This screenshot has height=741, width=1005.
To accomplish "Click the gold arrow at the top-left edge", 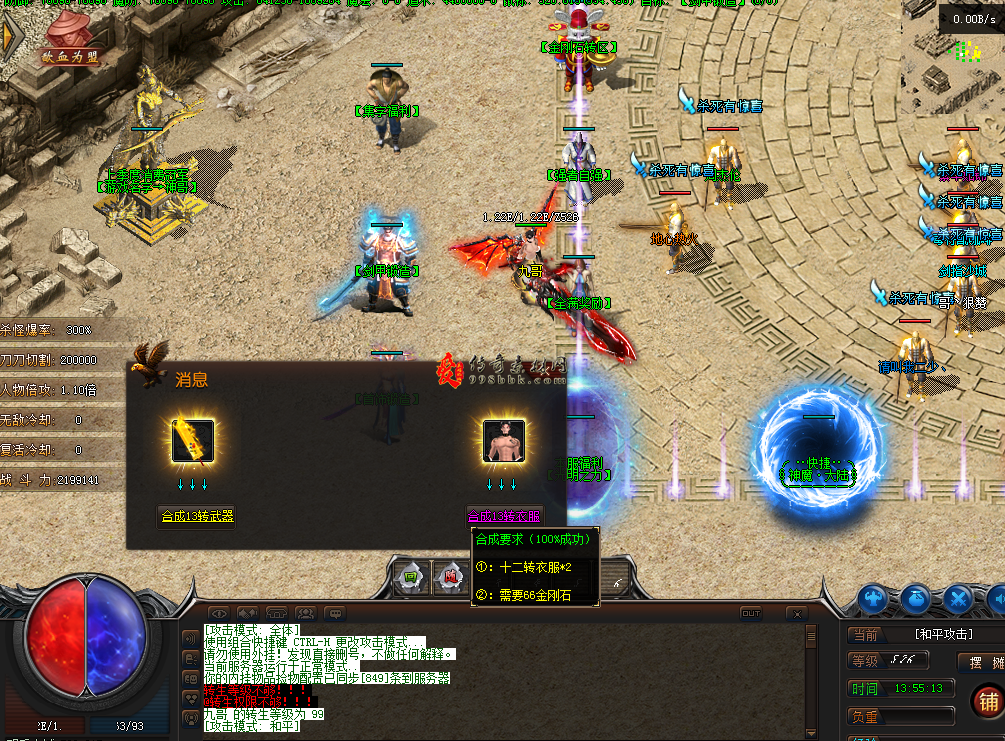I will (8, 35).
